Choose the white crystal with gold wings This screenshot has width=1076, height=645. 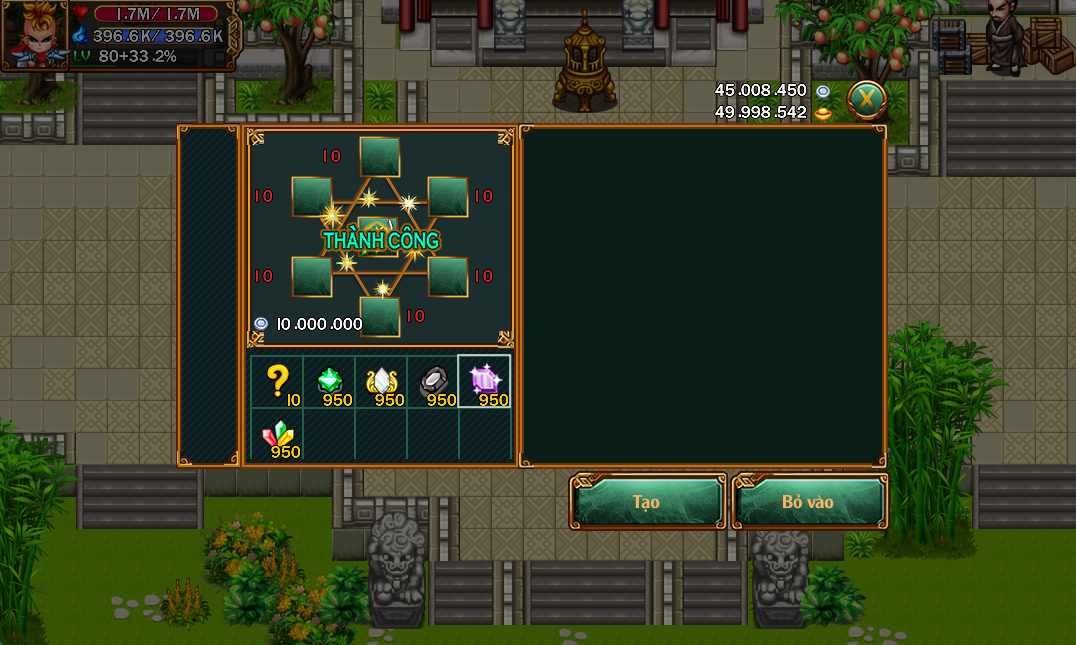pos(382,381)
